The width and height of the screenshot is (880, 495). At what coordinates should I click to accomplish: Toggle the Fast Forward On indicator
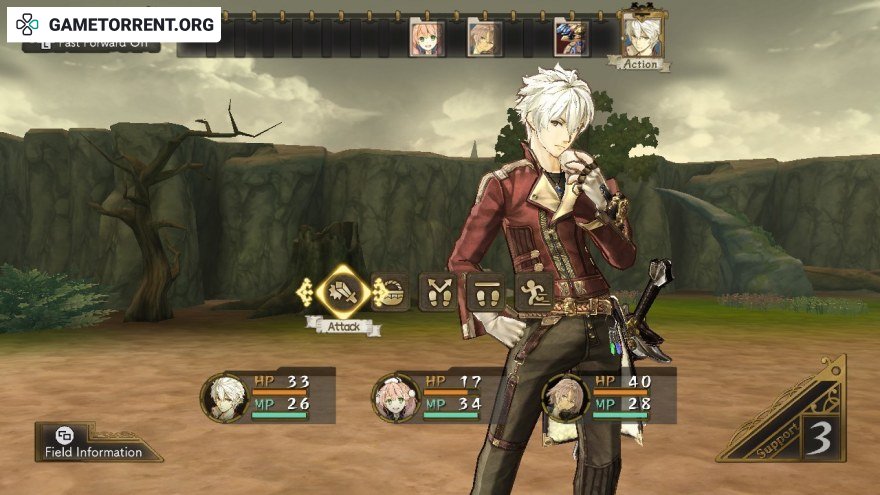pyautogui.click(x=90, y=46)
